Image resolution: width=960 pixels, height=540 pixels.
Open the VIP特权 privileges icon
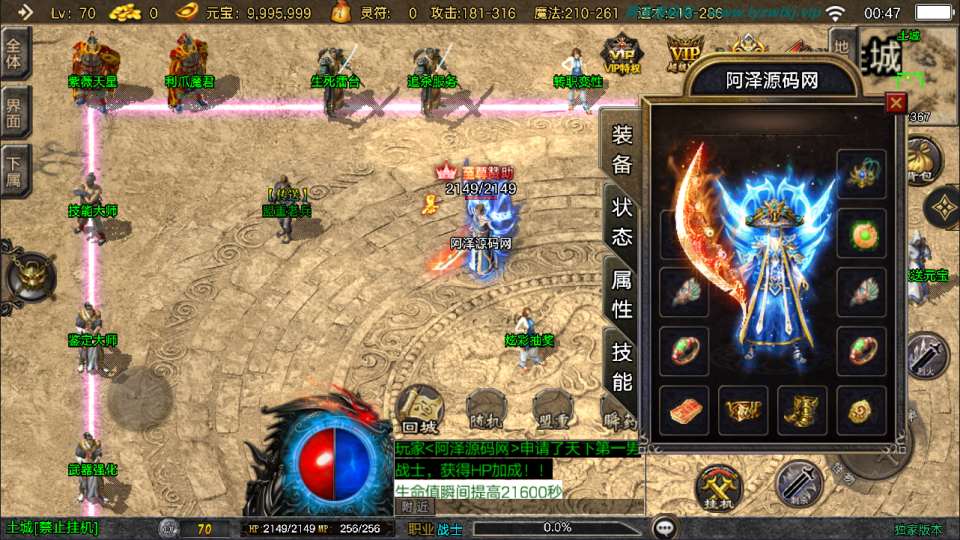coord(621,53)
